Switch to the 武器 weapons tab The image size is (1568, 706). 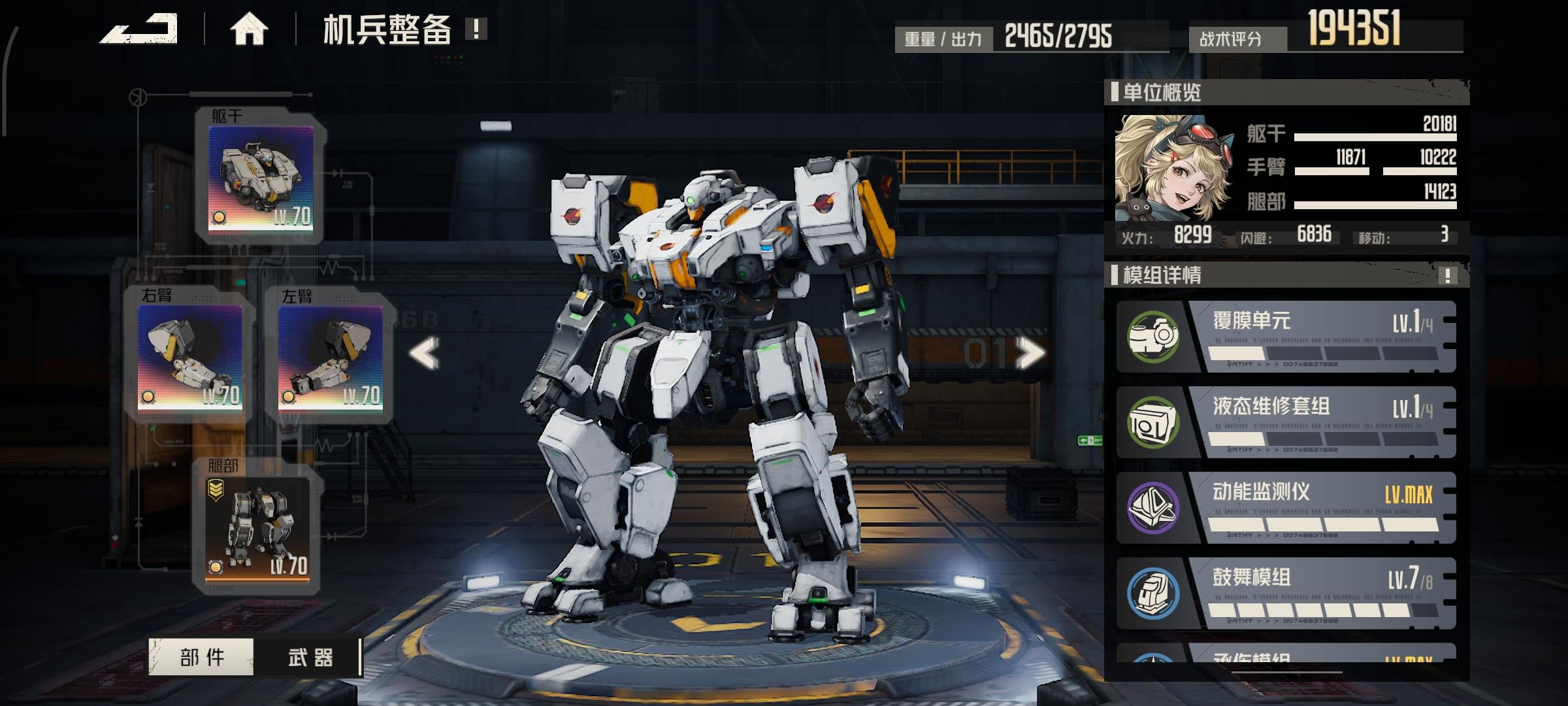[x=310, y=657]
